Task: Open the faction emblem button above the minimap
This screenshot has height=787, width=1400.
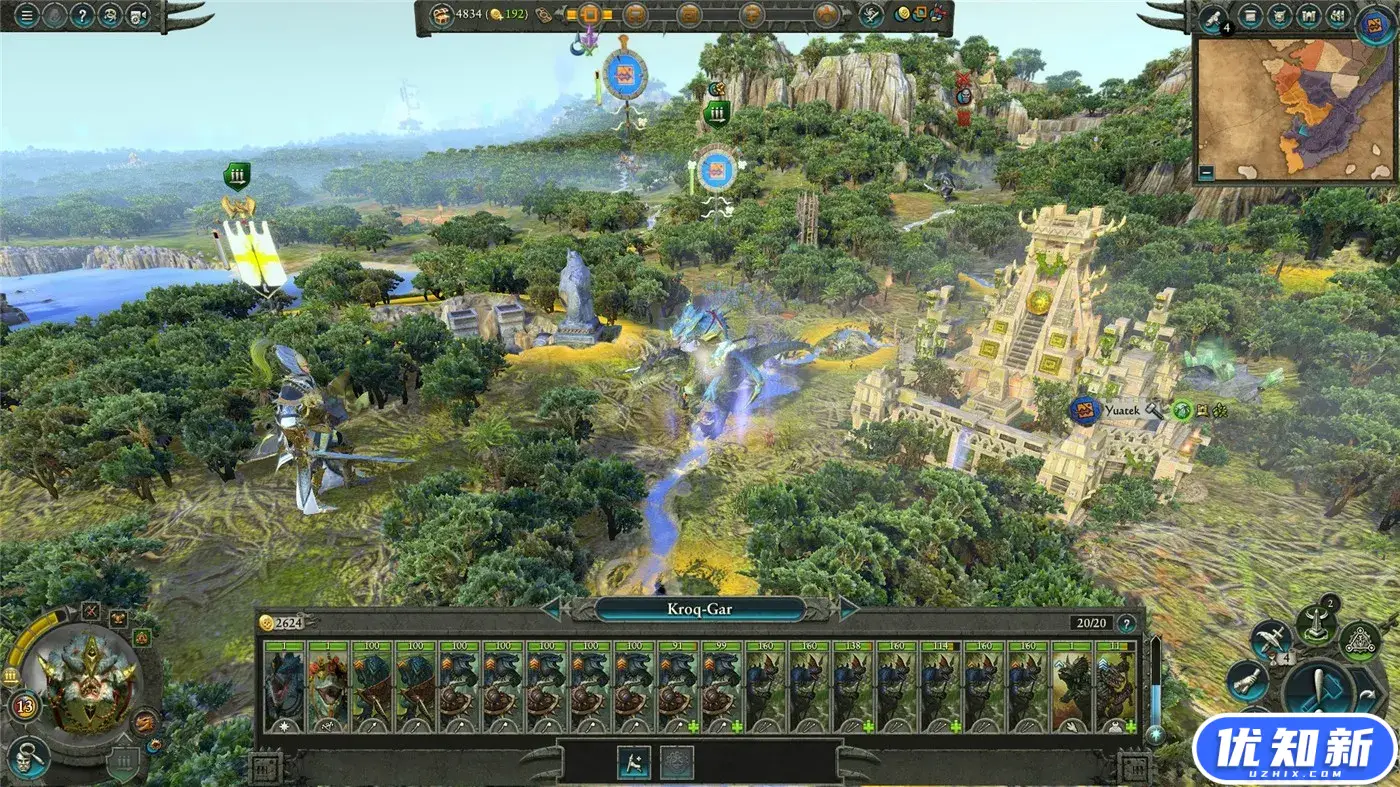Action: [1375, 22]
